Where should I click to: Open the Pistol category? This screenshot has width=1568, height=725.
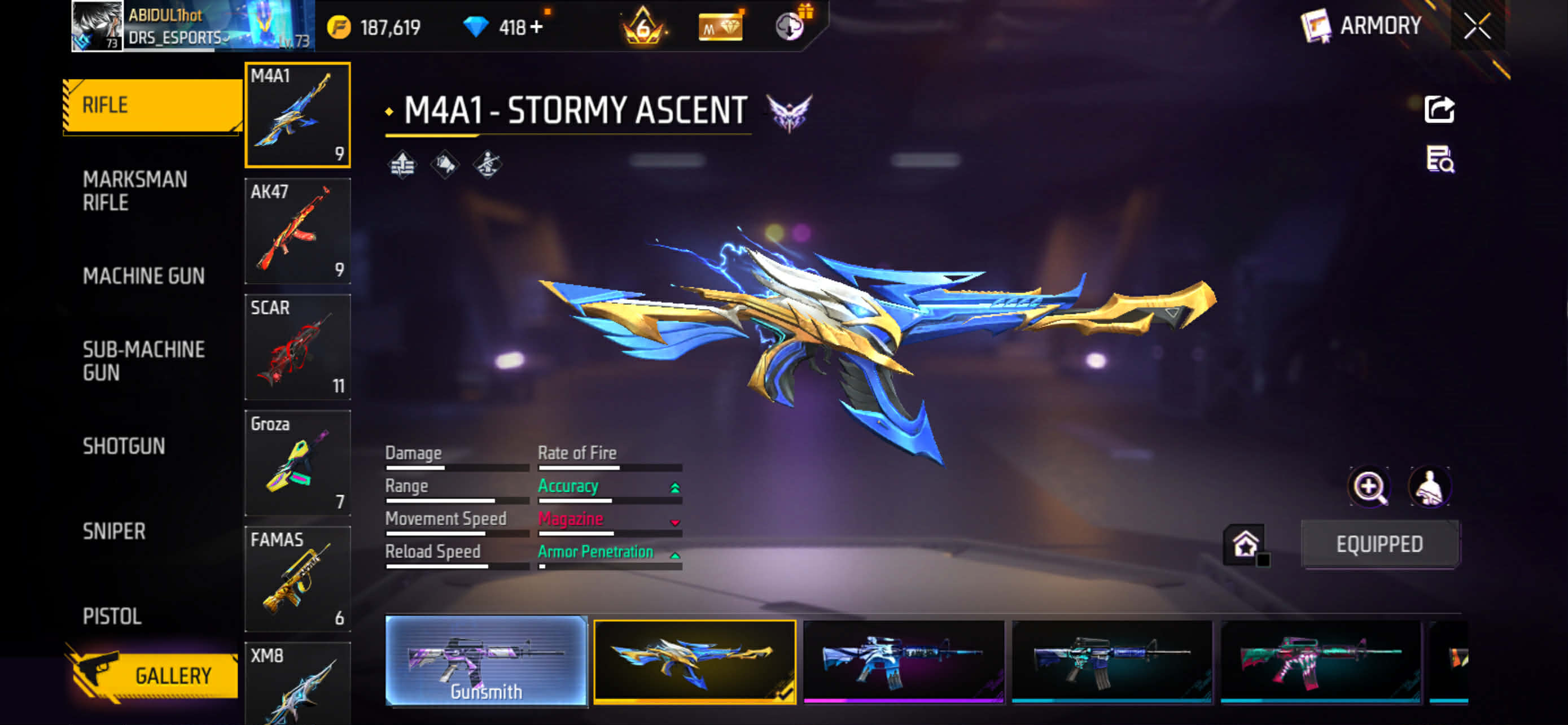[x=112, y=615]
